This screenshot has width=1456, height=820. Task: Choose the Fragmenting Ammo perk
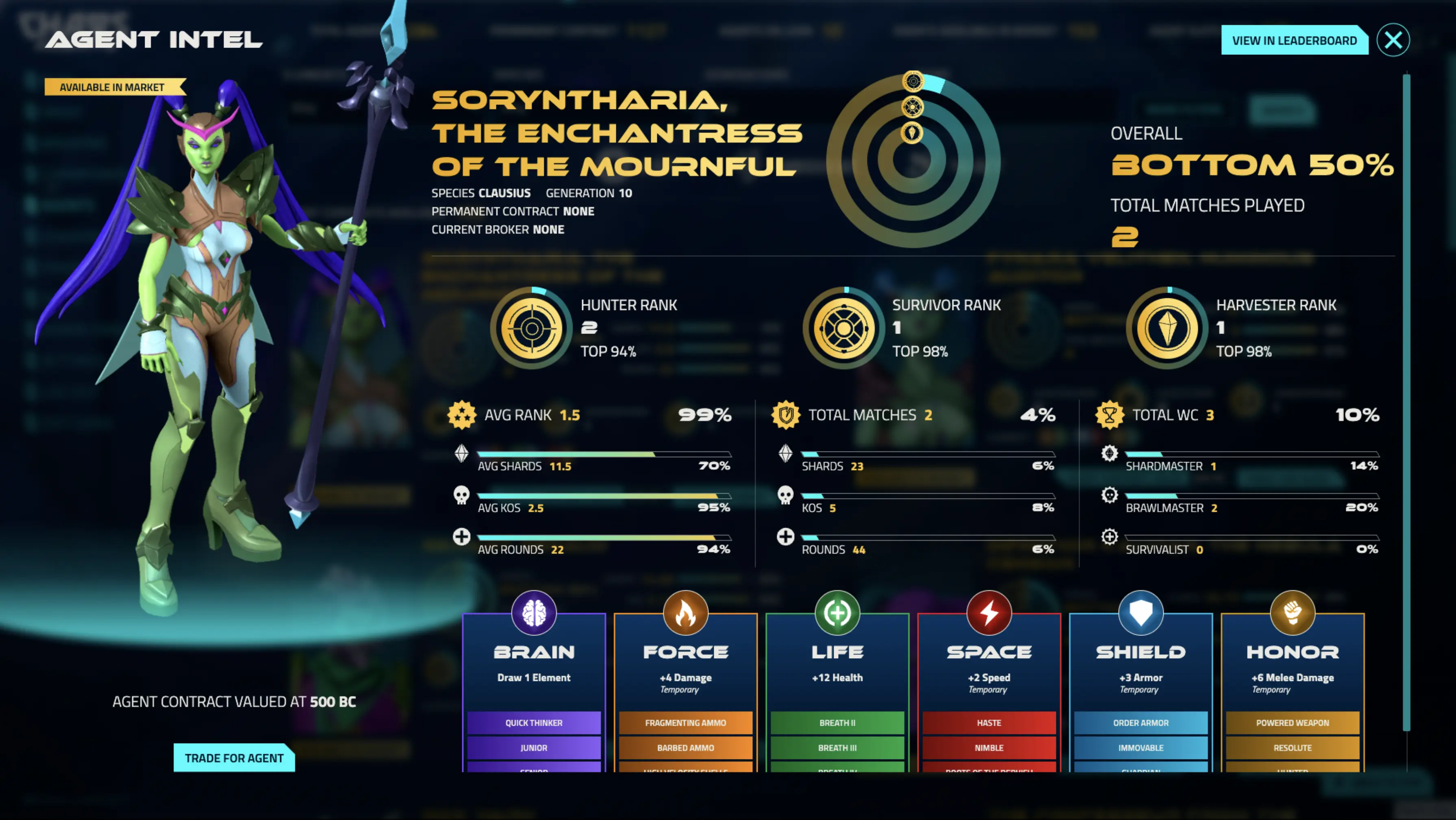point(685,723)
